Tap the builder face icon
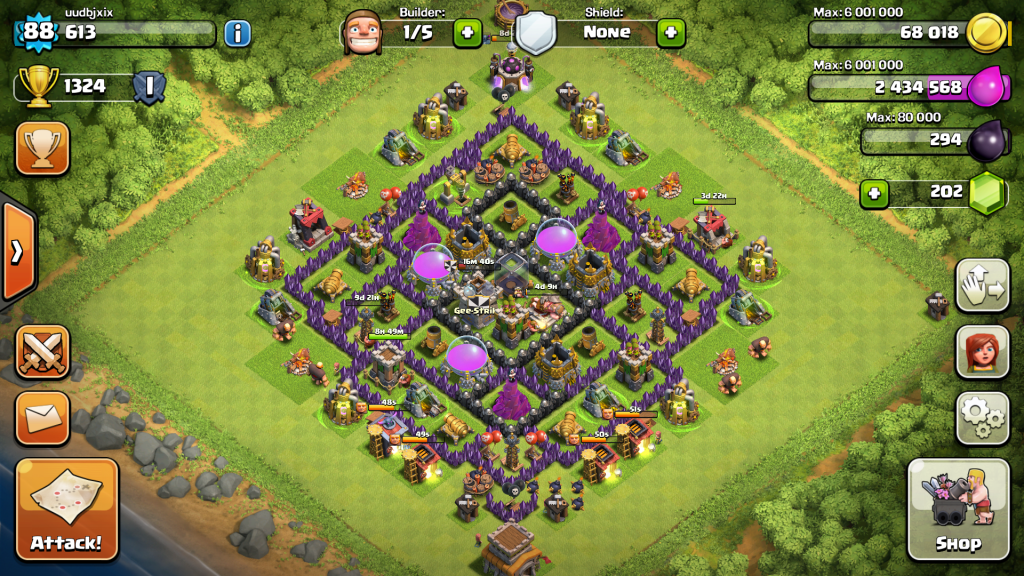 (362, 32)
